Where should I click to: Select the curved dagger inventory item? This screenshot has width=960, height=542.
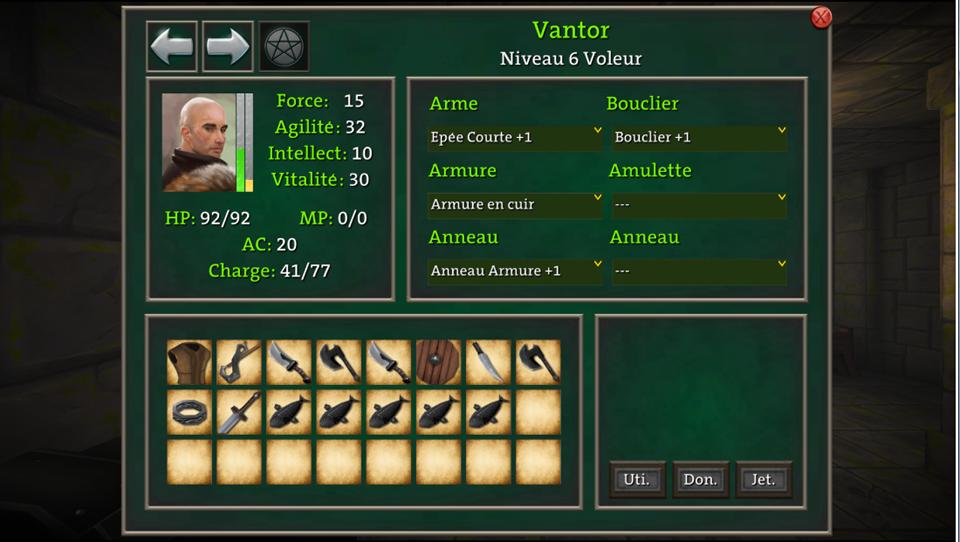[489, 362]
